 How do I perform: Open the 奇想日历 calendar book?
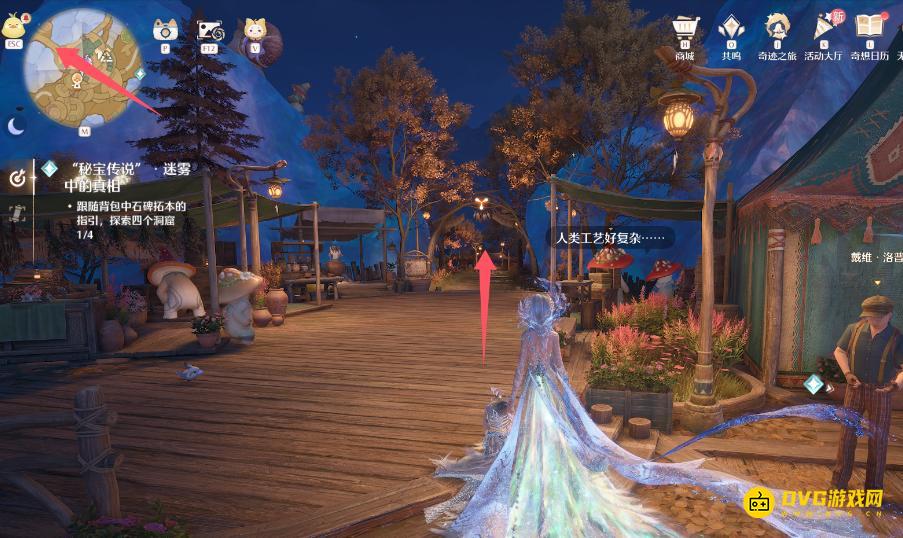point(870,29)
